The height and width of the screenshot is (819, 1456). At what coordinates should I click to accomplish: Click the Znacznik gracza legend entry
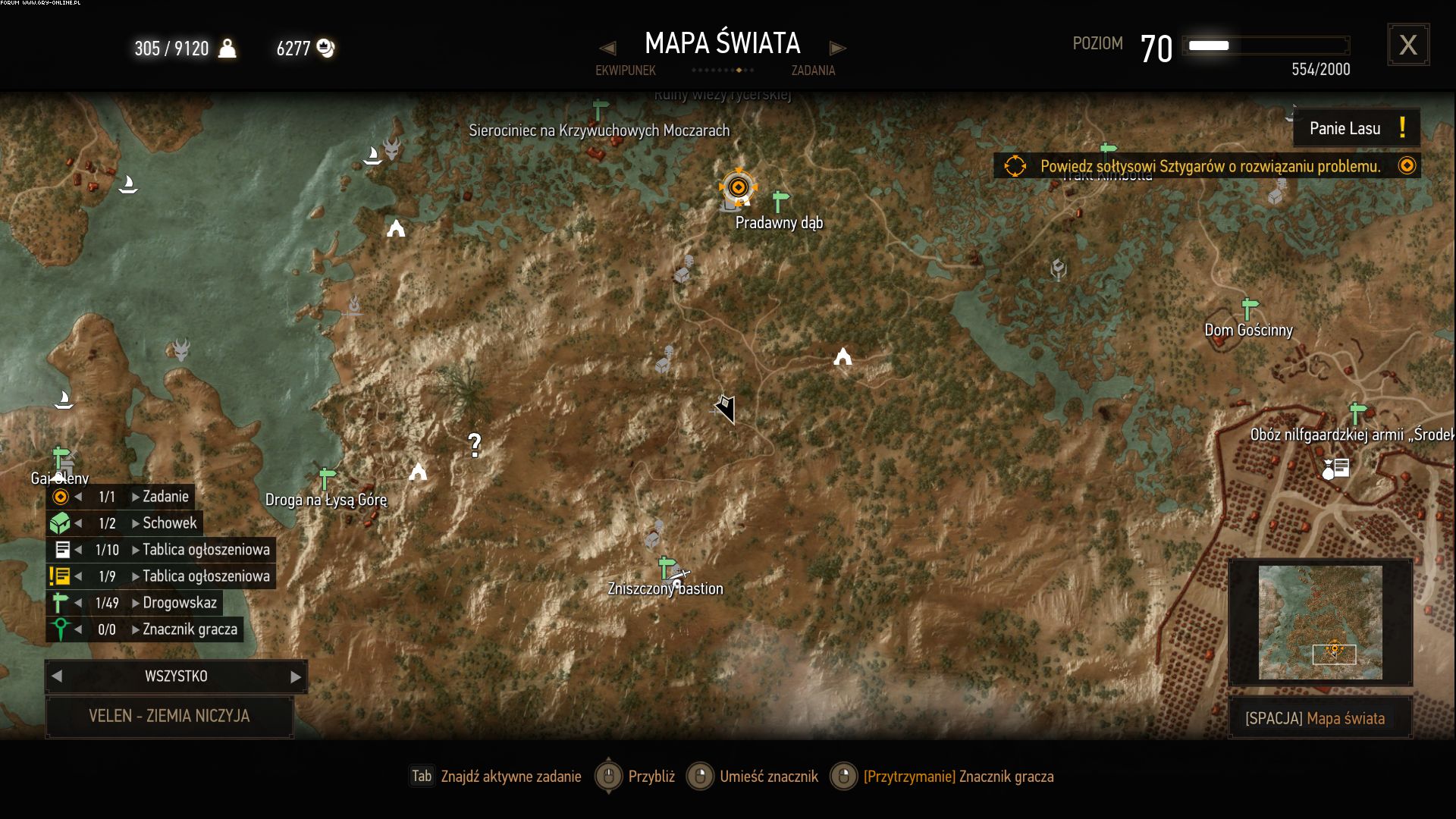tap(190, 629)
